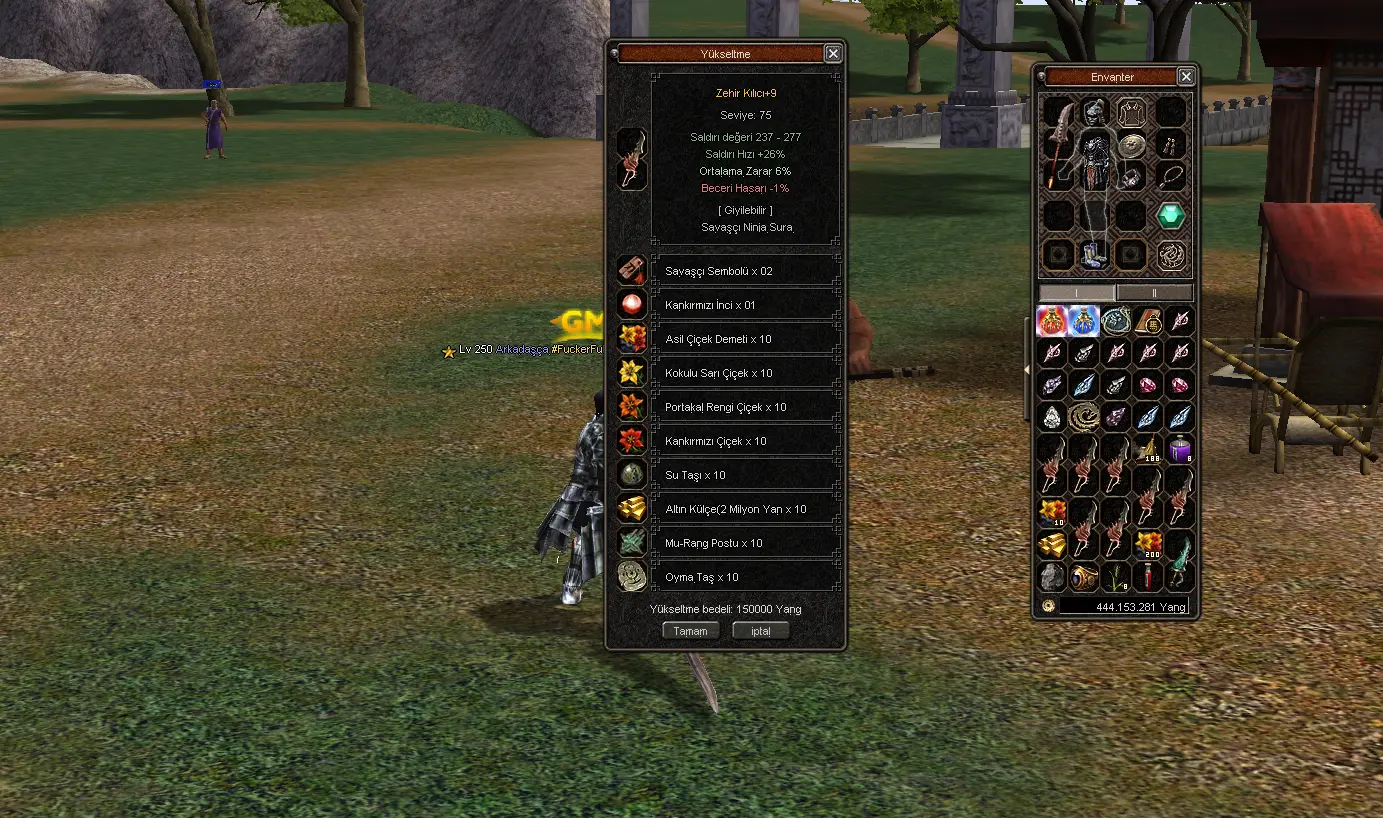This screenshot has height=818, width=1383.
Task: Select the Kankırmızı İnci pearl icon
Action: 631,304
